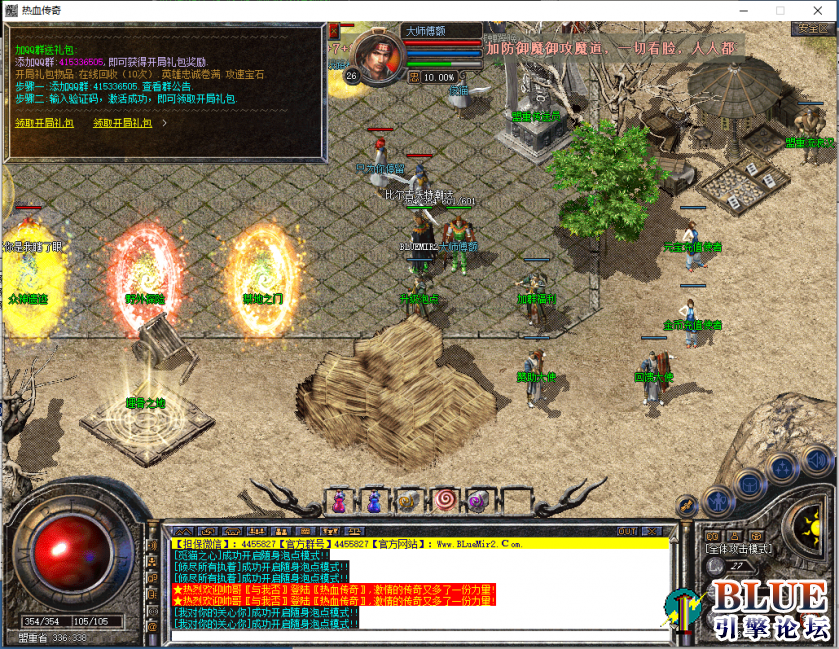The image size is (839, 649).
Task: Open the skills sparkle round button
Action: point(781,468)
